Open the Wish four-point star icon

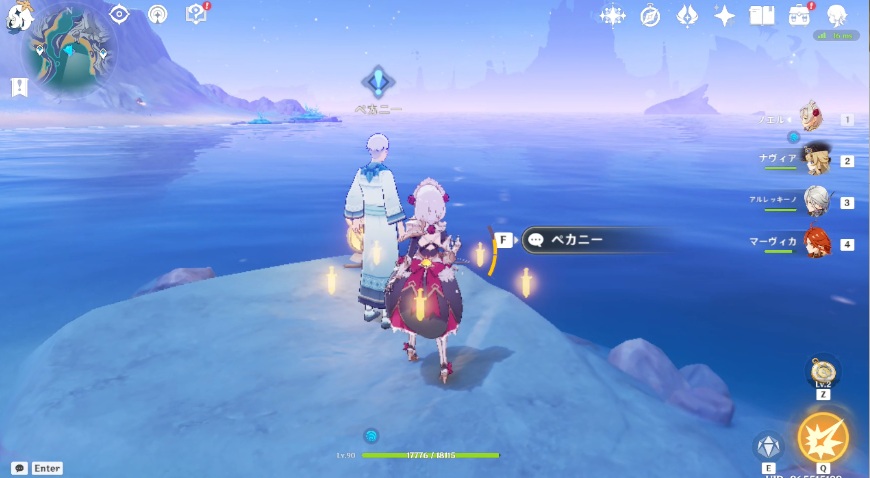coord(725,16)
